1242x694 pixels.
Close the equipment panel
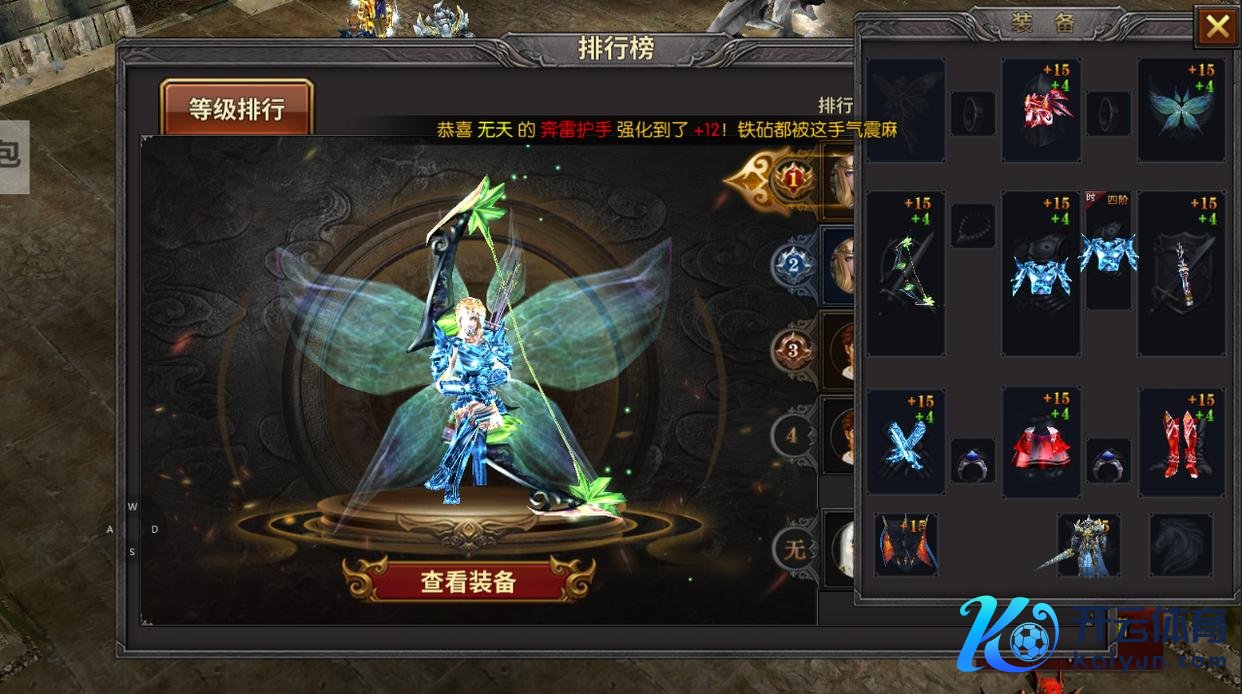[x=1217, y=27]
